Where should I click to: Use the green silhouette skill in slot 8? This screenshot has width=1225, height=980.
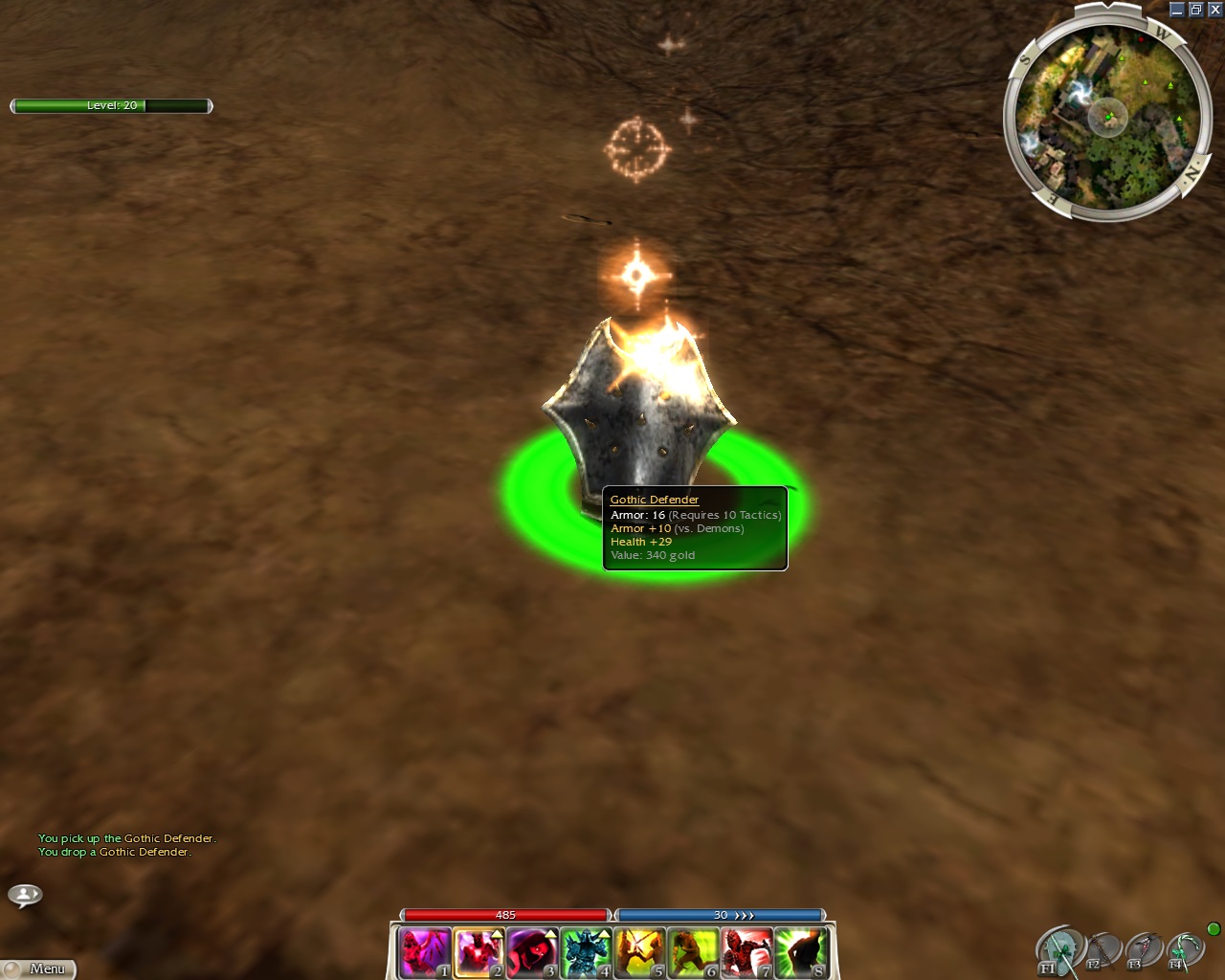click(x=799, y=953)
